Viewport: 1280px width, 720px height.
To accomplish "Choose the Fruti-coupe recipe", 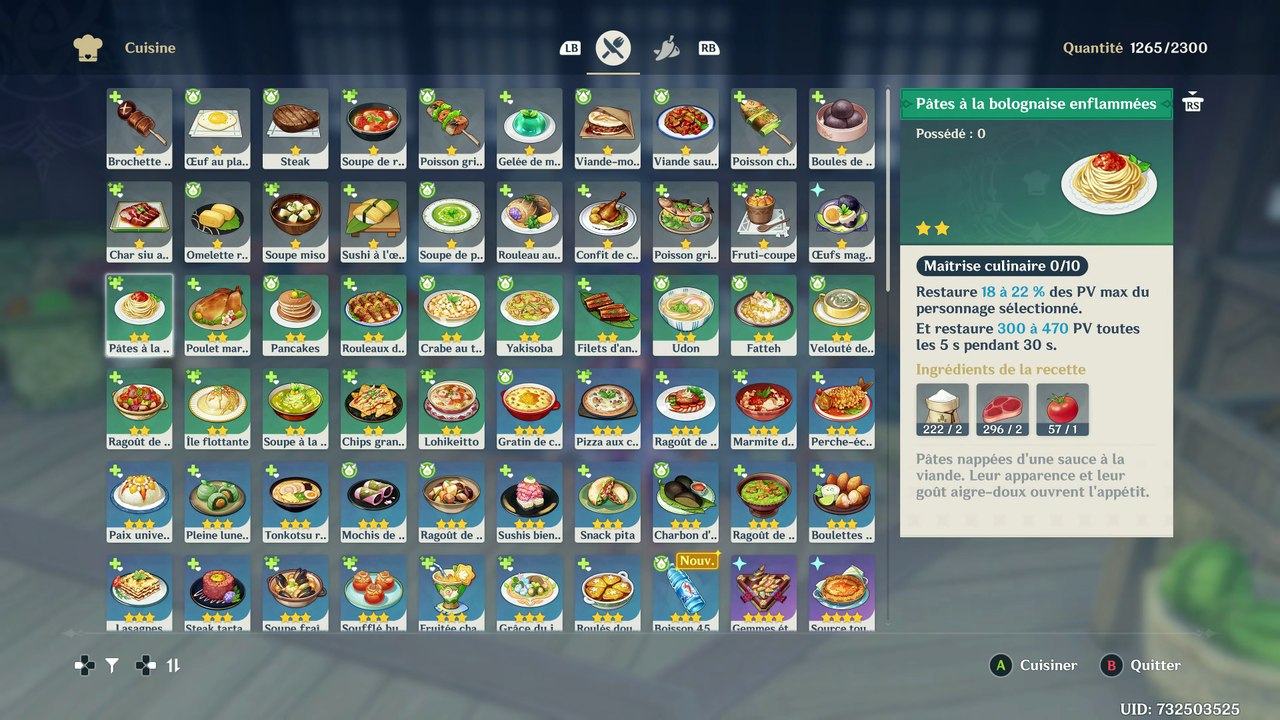I will (763, 222).
